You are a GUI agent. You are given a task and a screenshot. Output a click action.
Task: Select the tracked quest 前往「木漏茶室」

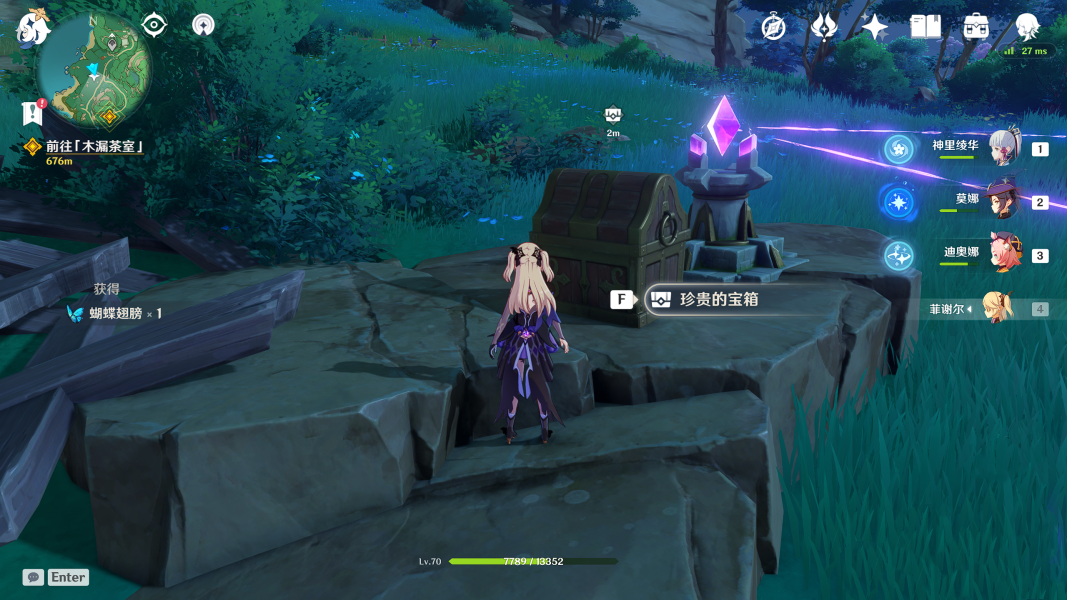(x=94, y=147)
